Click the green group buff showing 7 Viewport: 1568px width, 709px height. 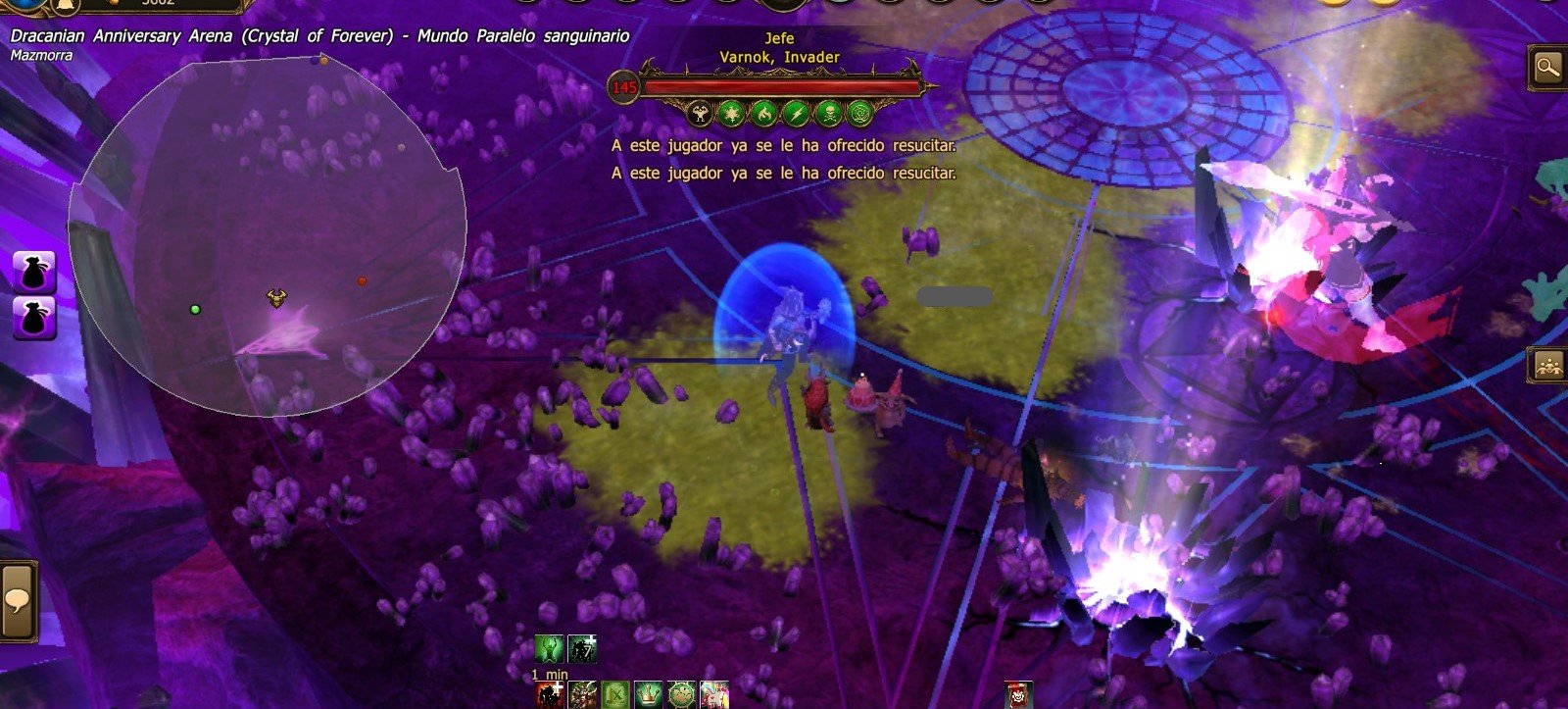(582, 649)
